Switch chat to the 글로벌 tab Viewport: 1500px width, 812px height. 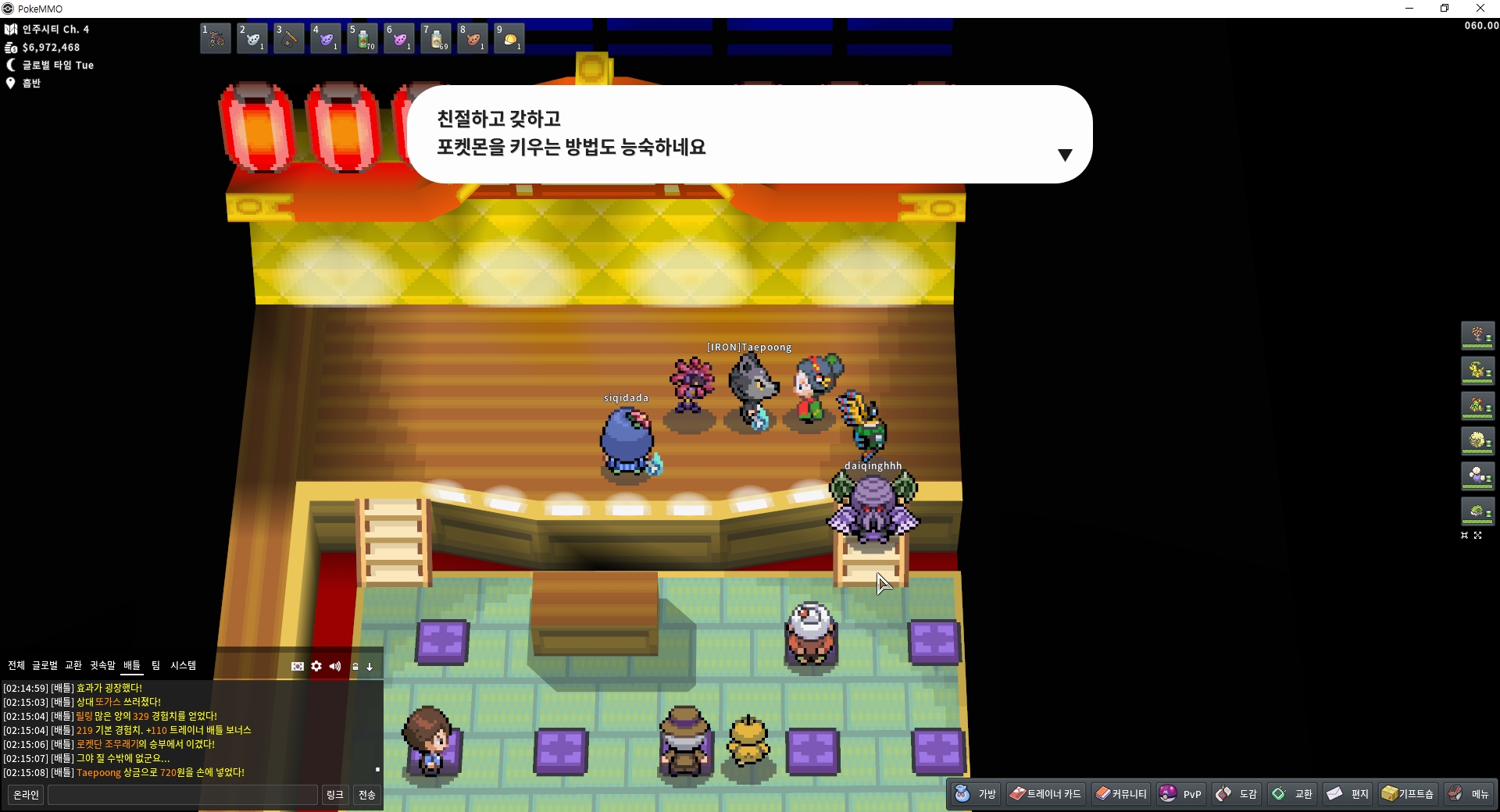(x=45, y=665)
